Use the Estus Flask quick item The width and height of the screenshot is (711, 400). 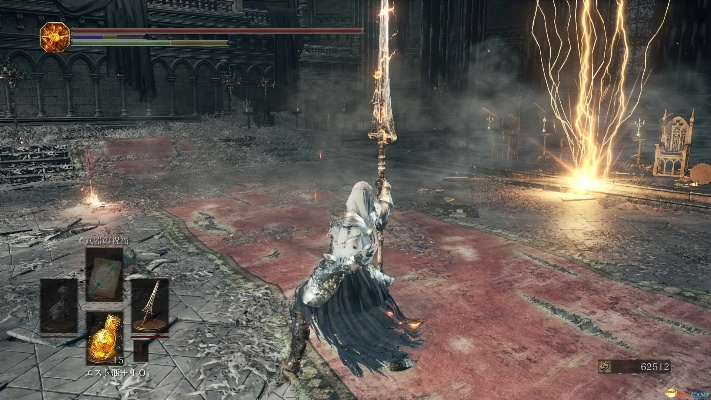click(x=104, y=338)
